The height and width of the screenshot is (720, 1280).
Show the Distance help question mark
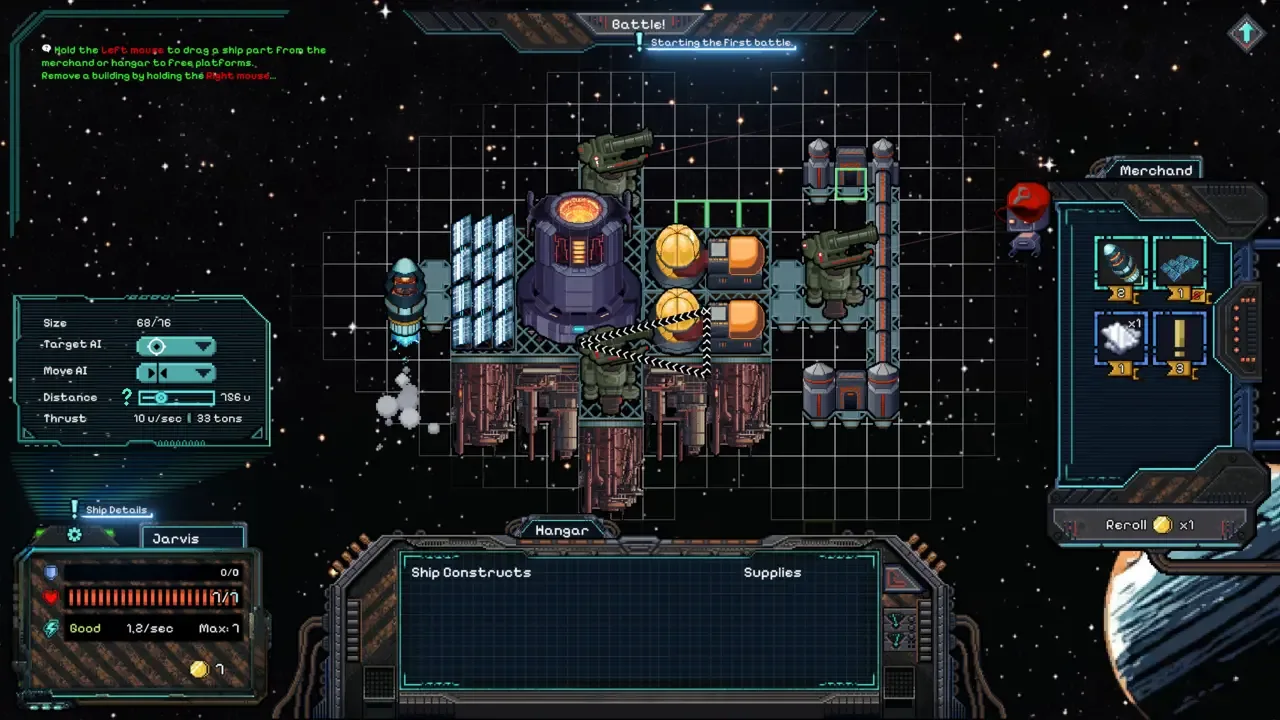[x=127, y=398]
